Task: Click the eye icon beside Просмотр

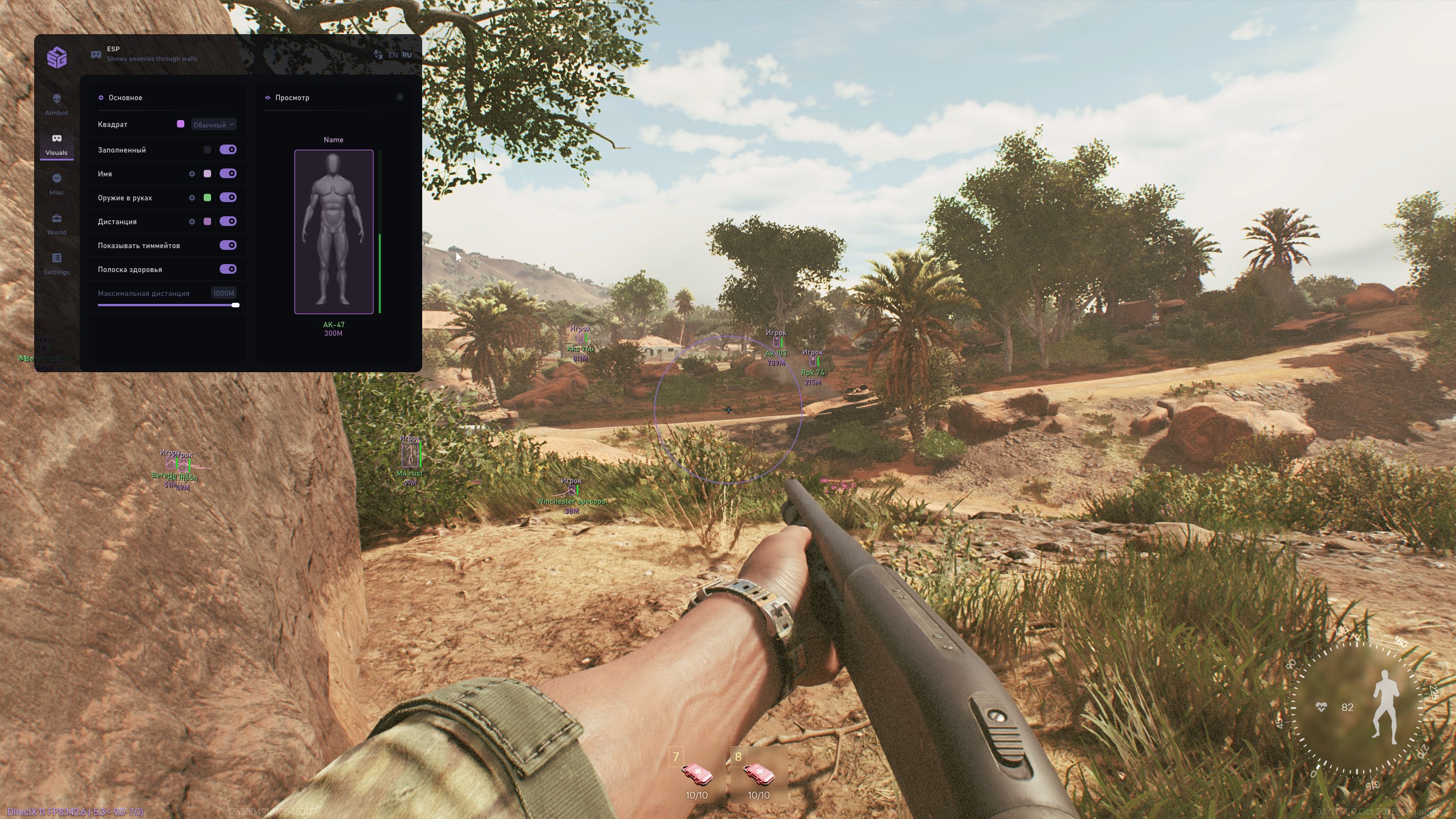Action: (x=268, y=97)
